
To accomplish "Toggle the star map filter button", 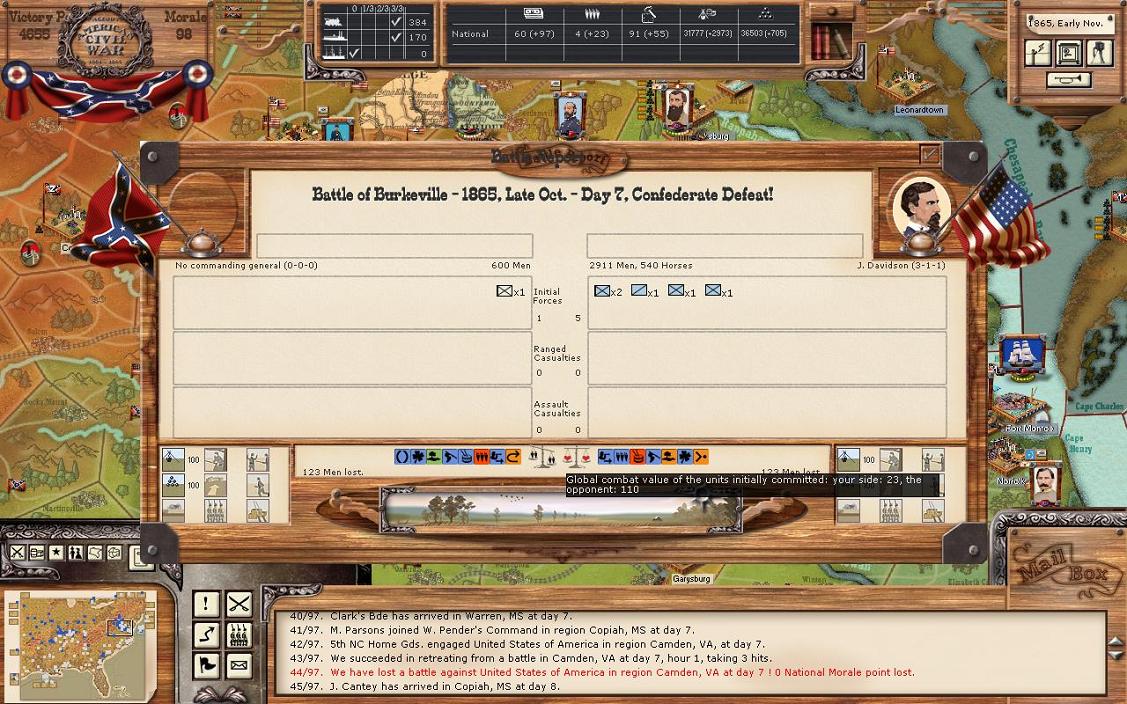I will coord(57,553).
